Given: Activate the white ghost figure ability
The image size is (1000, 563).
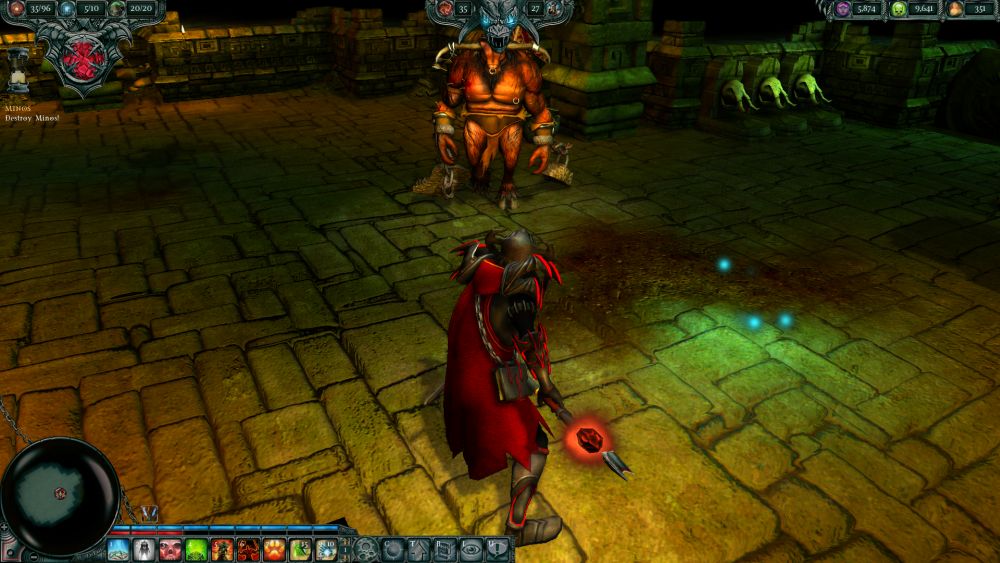Looking at the screenshot, I should click(x=145, y=550).
